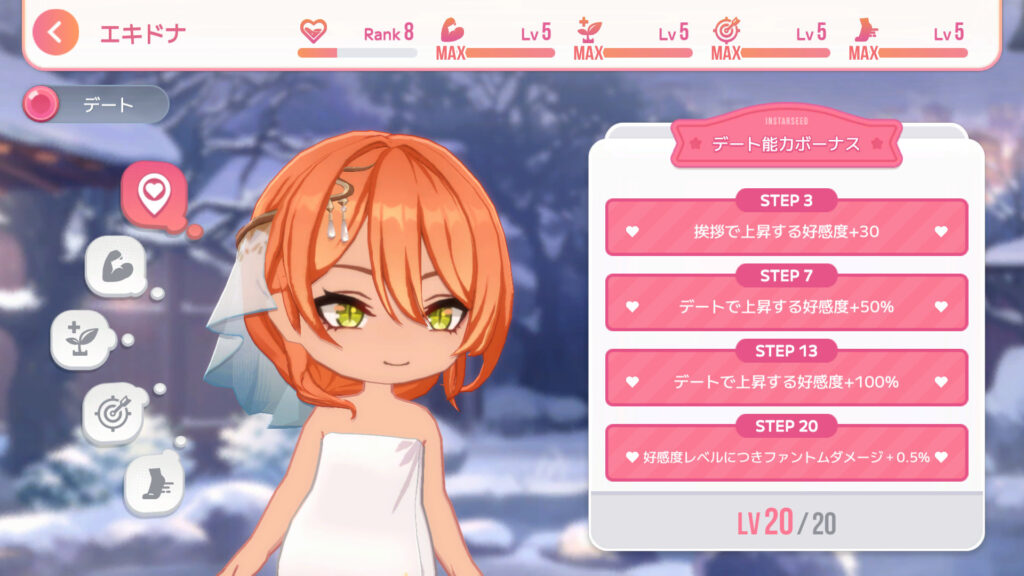Choose the target with arrow bubble tab
Image resolution: width=1024 pixels, height=576 pixels.
point(112,413)
